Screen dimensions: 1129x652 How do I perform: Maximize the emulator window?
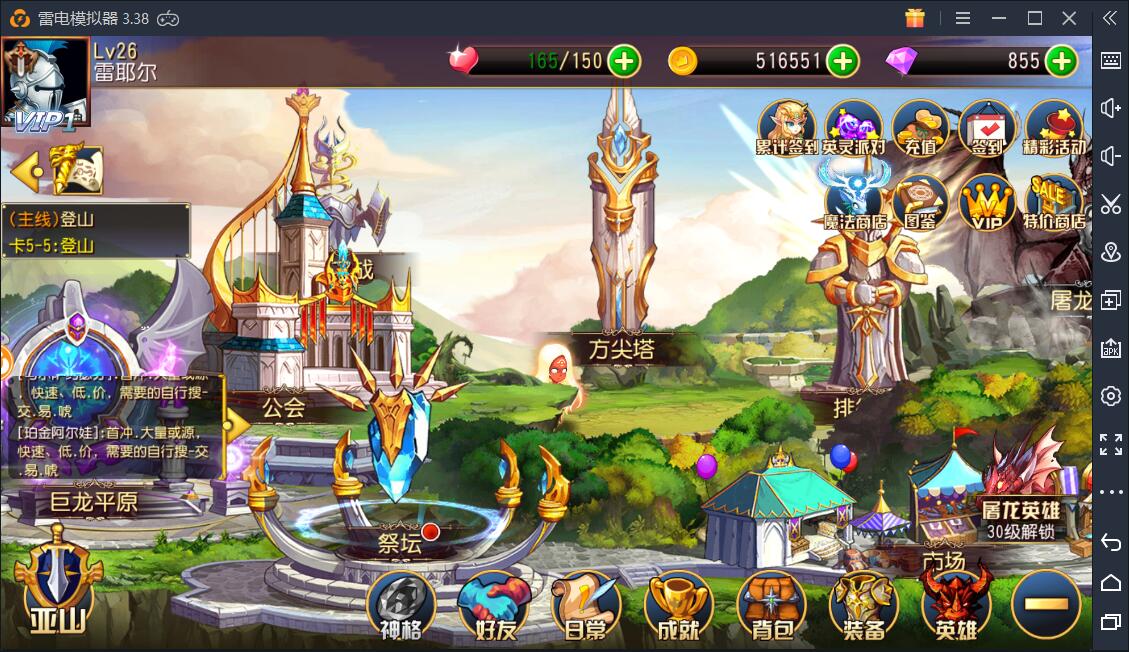[x=1035, y=18]
